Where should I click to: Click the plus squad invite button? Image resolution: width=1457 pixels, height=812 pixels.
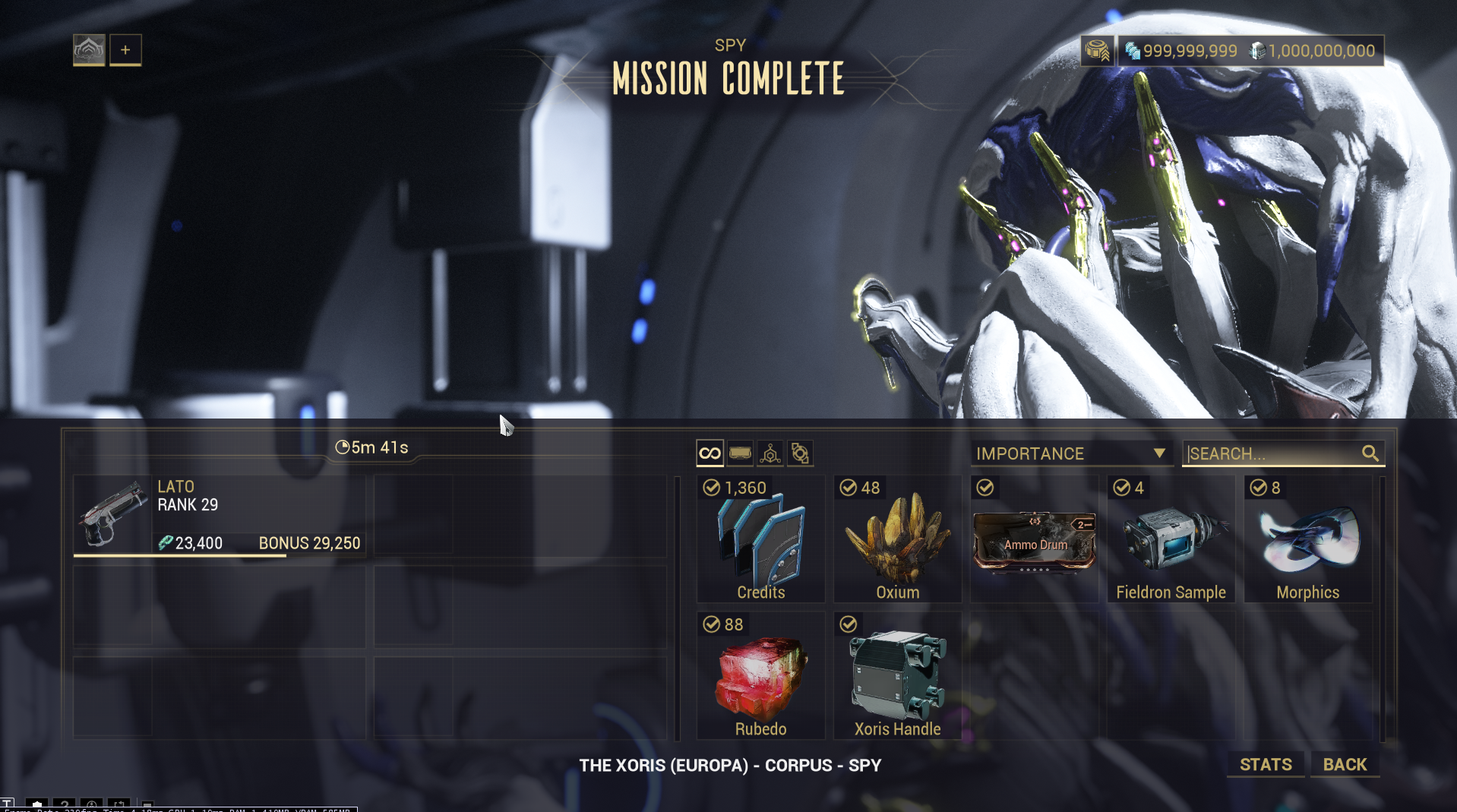click(x=125, y=50)
